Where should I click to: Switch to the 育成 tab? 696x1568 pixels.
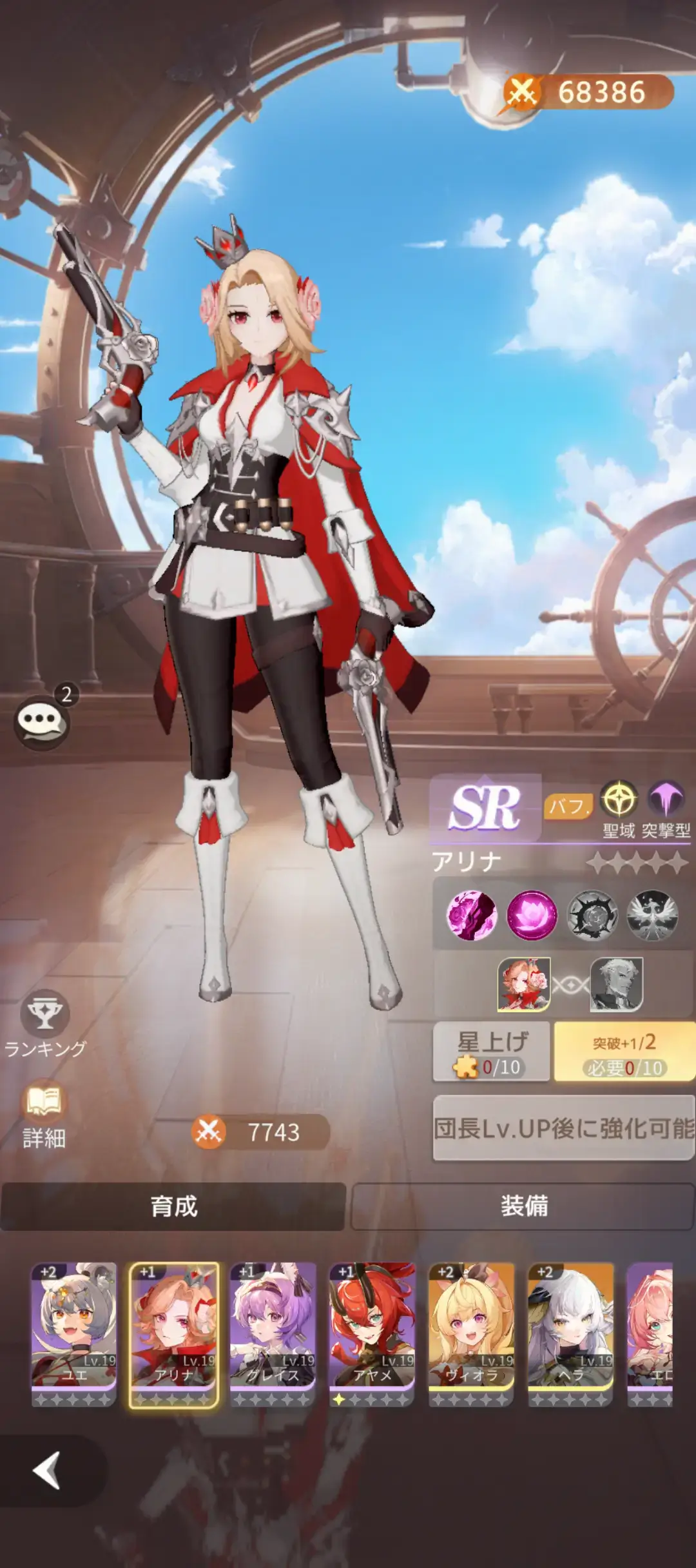tap(173, 1206)
